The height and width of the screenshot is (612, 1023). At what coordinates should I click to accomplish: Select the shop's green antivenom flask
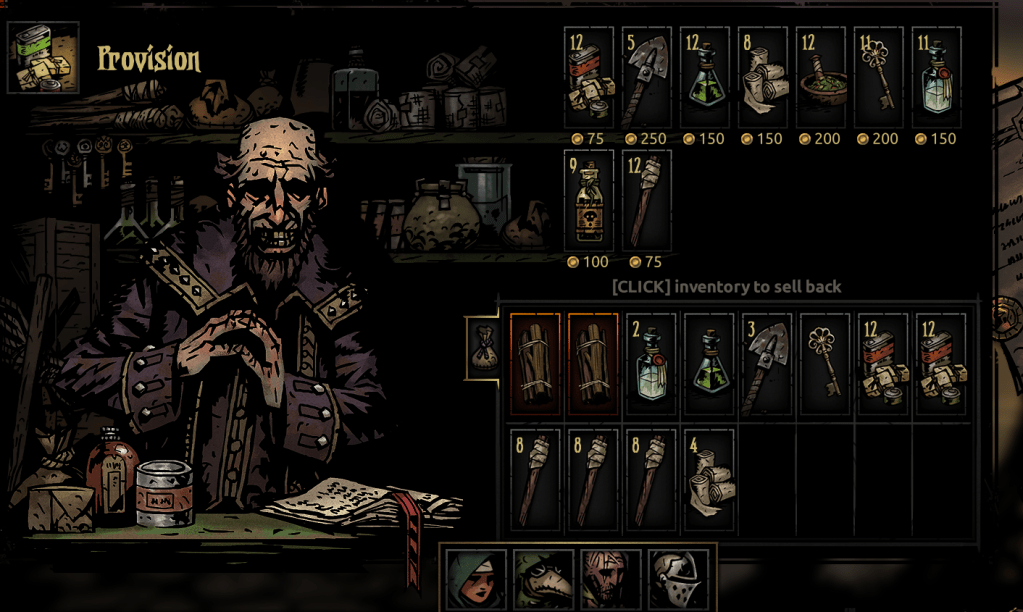pyautogui.click(x=705, y=77)
